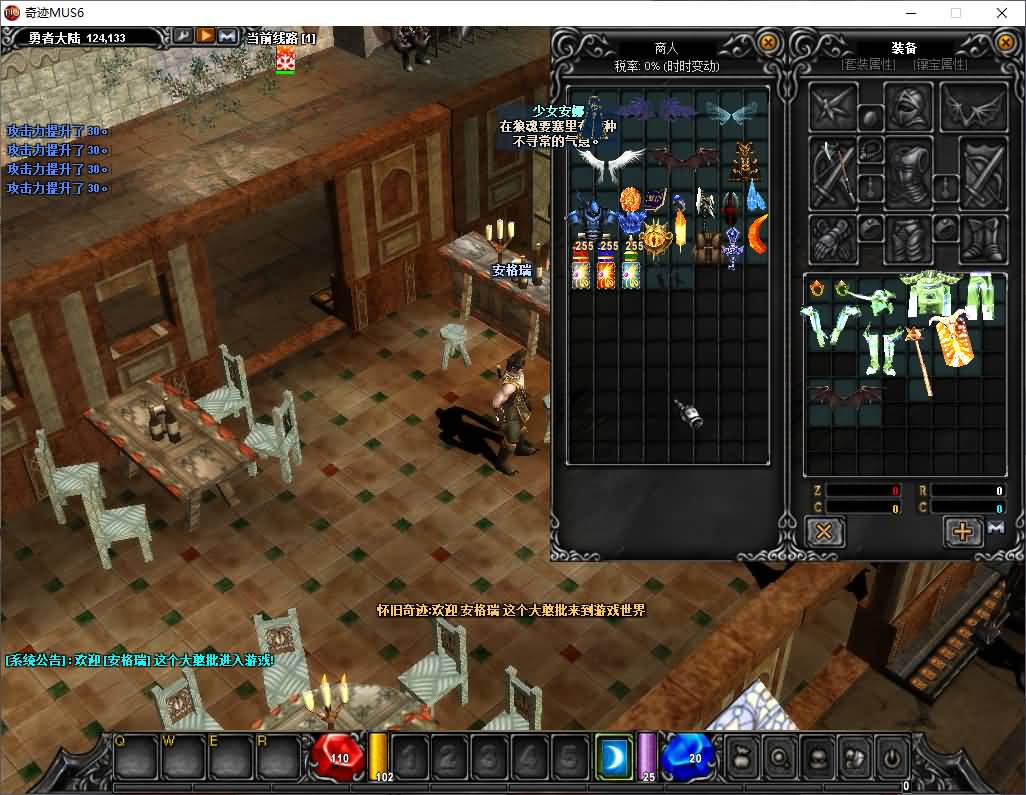This screenshot has height=795, width=1026.
Task: Click the orange X button under inventory
Action: (x=824, y=531)
